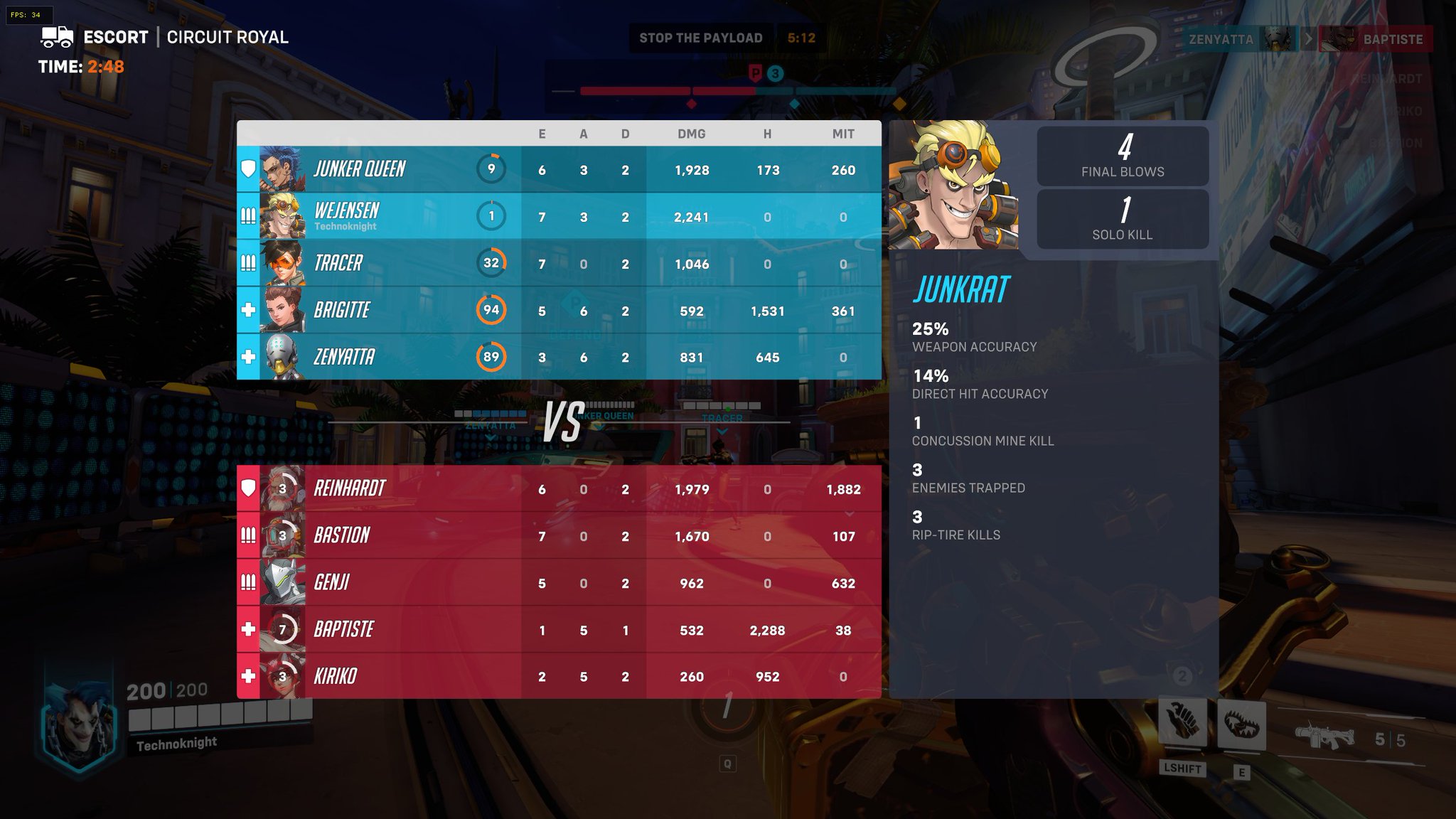Screen dimensions: 1456x819
Task: Select the H column header in the scoreboard
Action: [x=767, y=133]
